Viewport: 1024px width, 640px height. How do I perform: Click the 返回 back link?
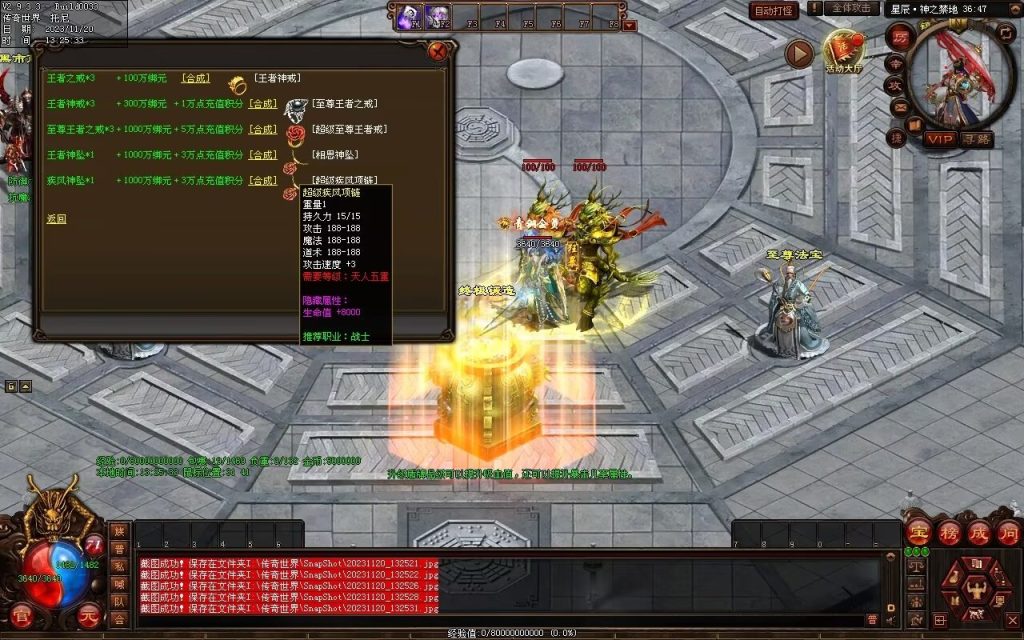pyautogui.click(x=56, y=218)
